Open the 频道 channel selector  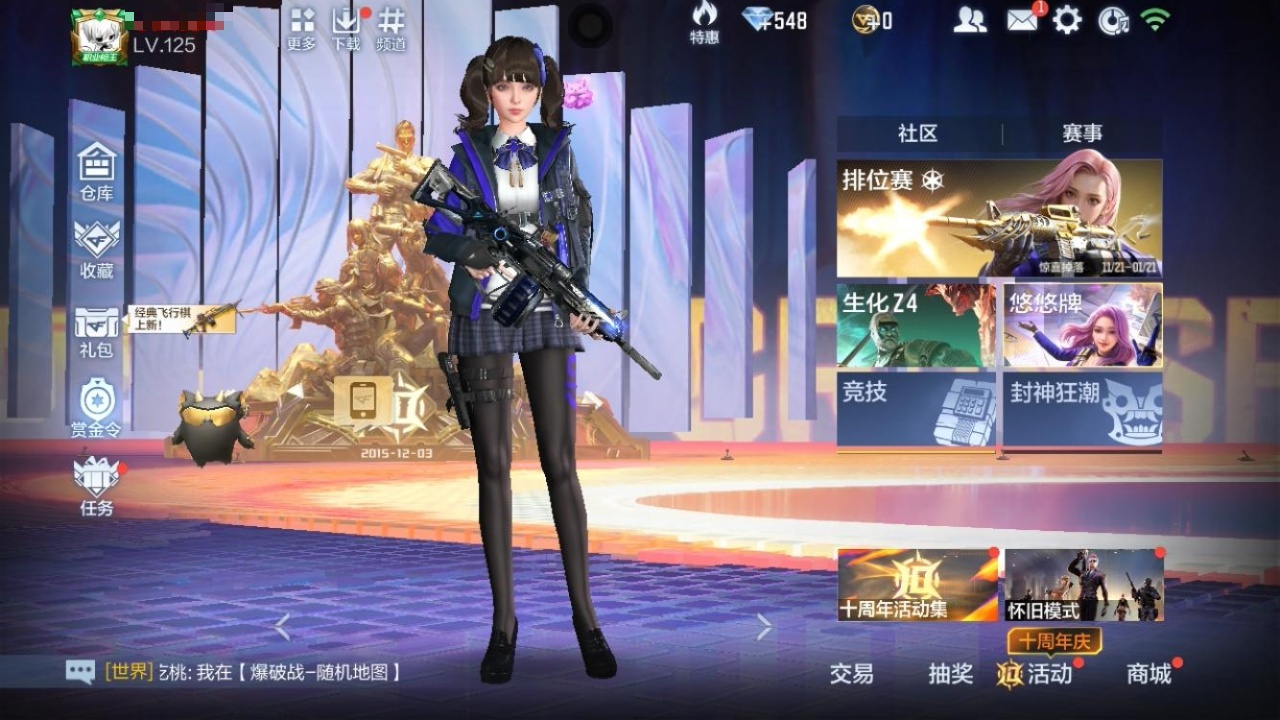[x=391, y=29]
